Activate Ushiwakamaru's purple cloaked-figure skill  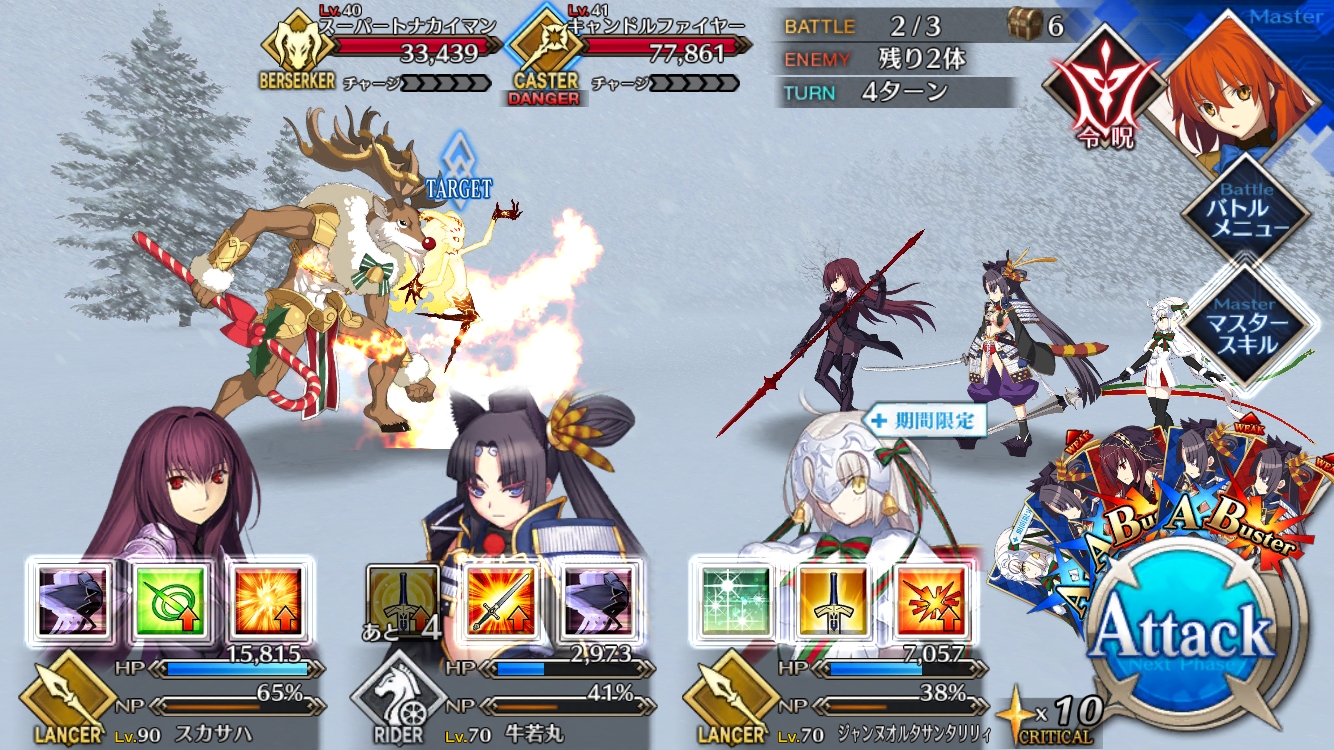click(594, 600)
